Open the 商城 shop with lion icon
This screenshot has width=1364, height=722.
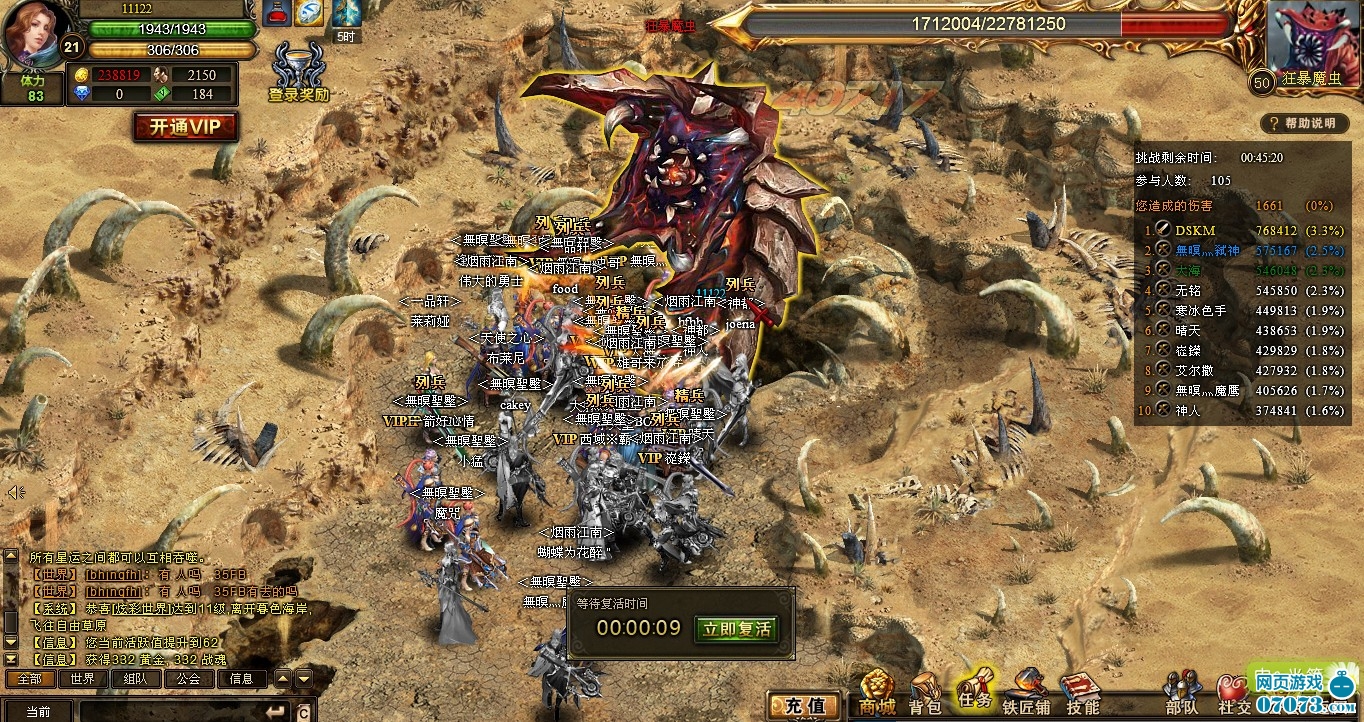[877, 693]
